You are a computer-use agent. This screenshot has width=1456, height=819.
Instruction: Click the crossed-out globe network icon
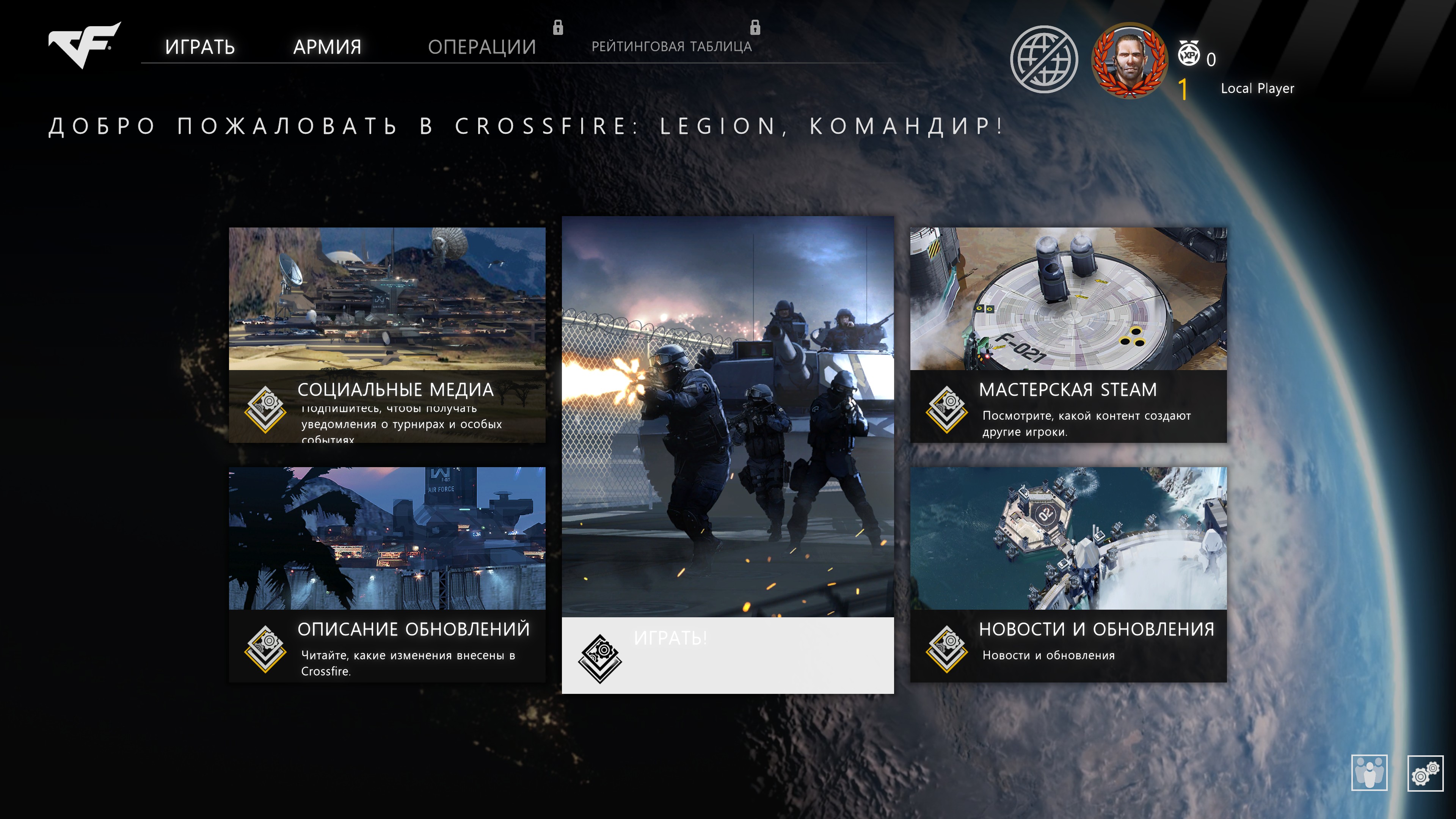(1043, 60)
